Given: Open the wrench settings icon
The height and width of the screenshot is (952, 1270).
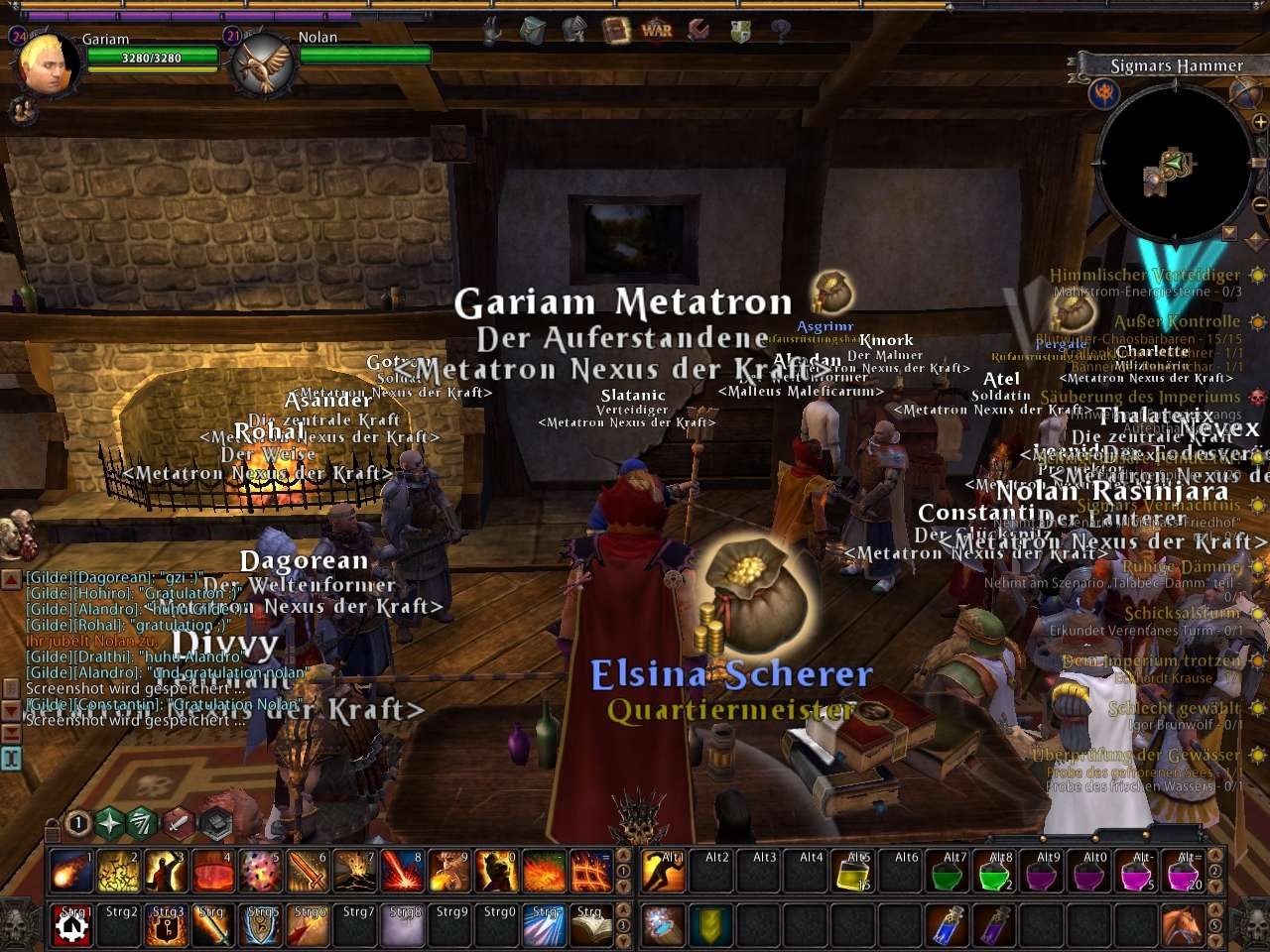Looking at the screenshot, I should (698, 30).
